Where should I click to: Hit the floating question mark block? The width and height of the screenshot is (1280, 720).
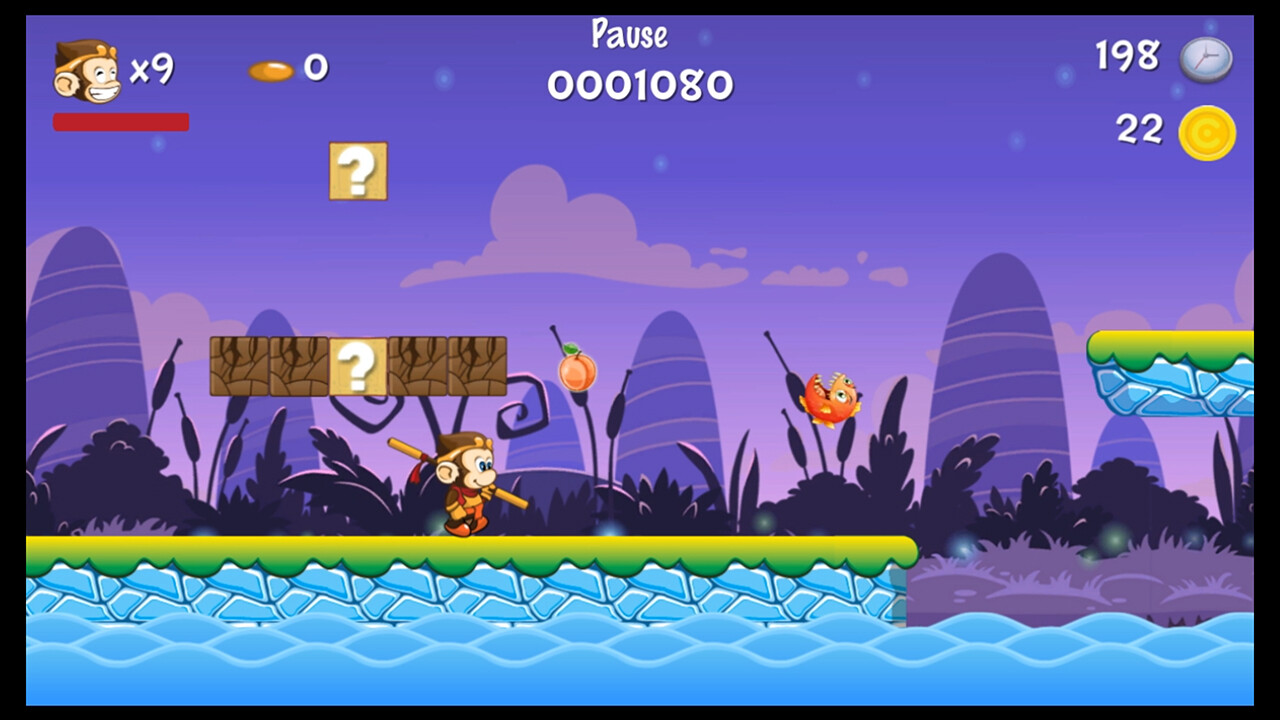point(358,171)
